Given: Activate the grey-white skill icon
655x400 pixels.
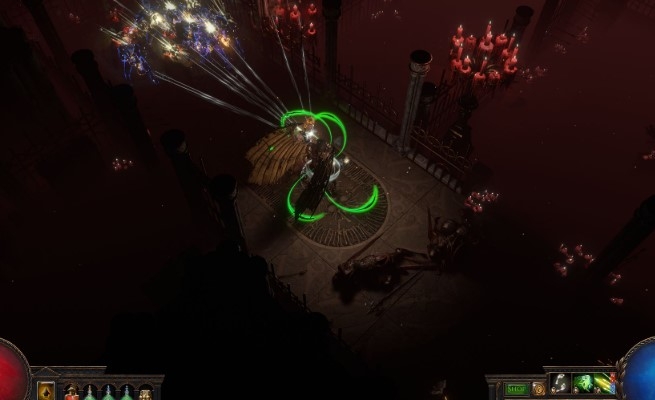Looking at the screenshot, I should pos(561,384).
